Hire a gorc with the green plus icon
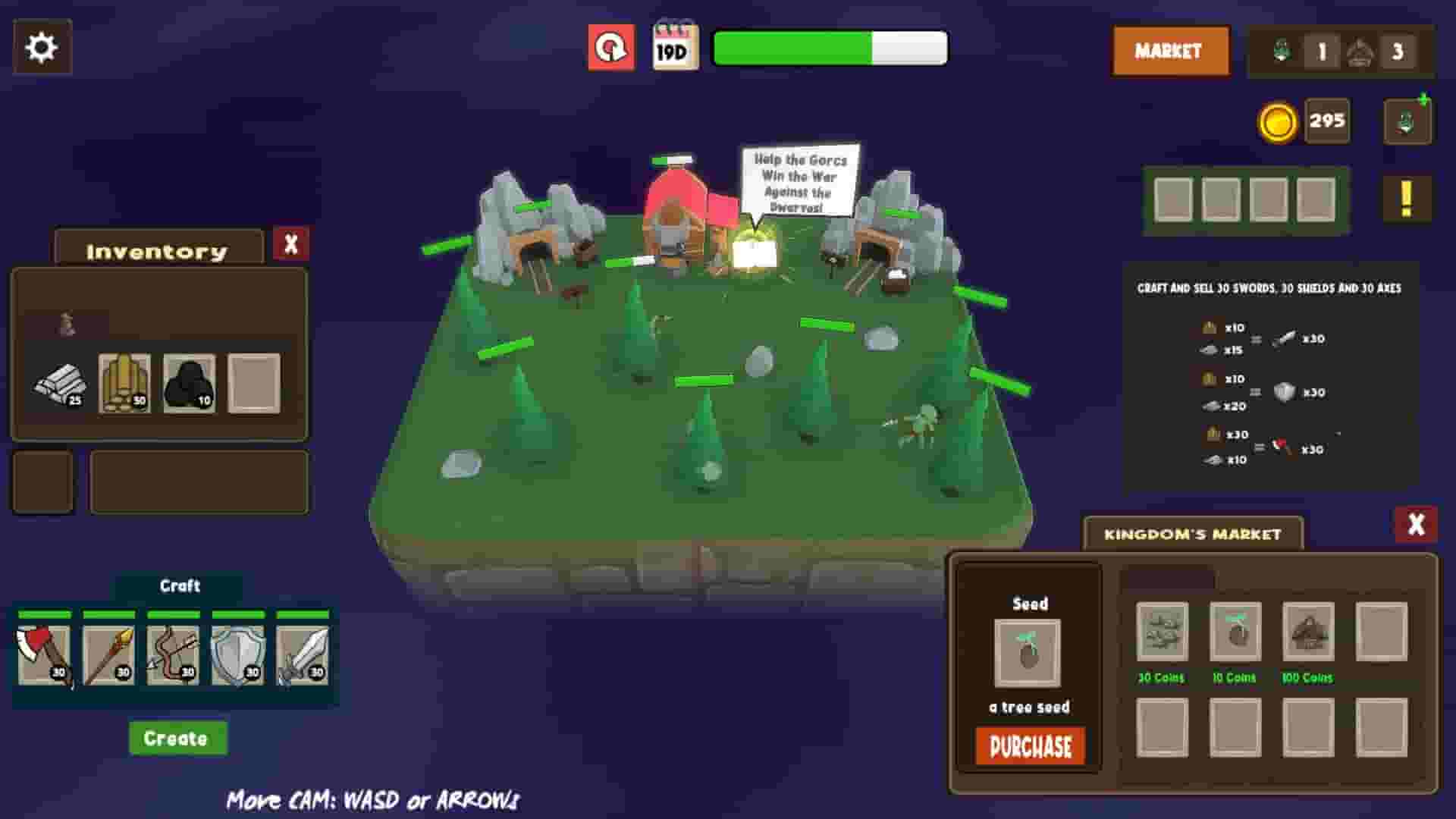The width and height of the screenshot is (1456, 819). tap(1407, 121)
